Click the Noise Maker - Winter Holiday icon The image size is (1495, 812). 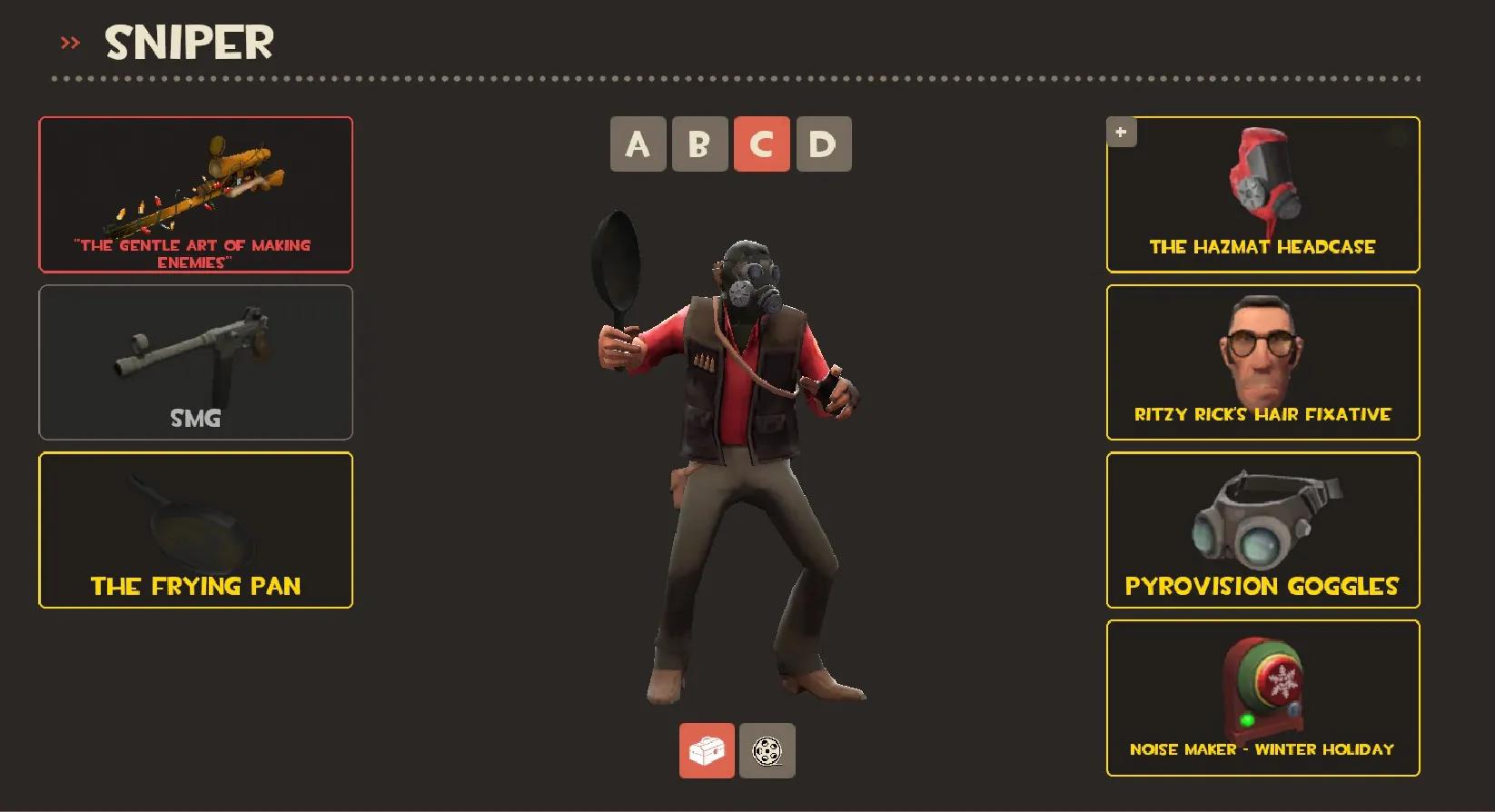pos(1262,686)
